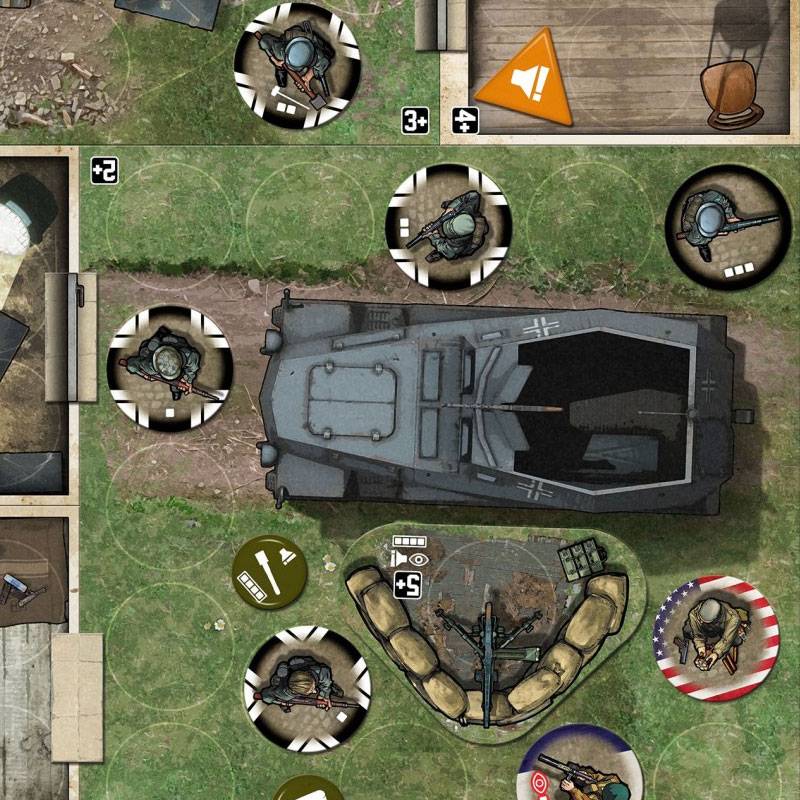Select the grey German halftrack unit
This screenshot has width=800, height=800.
[500, 405]
